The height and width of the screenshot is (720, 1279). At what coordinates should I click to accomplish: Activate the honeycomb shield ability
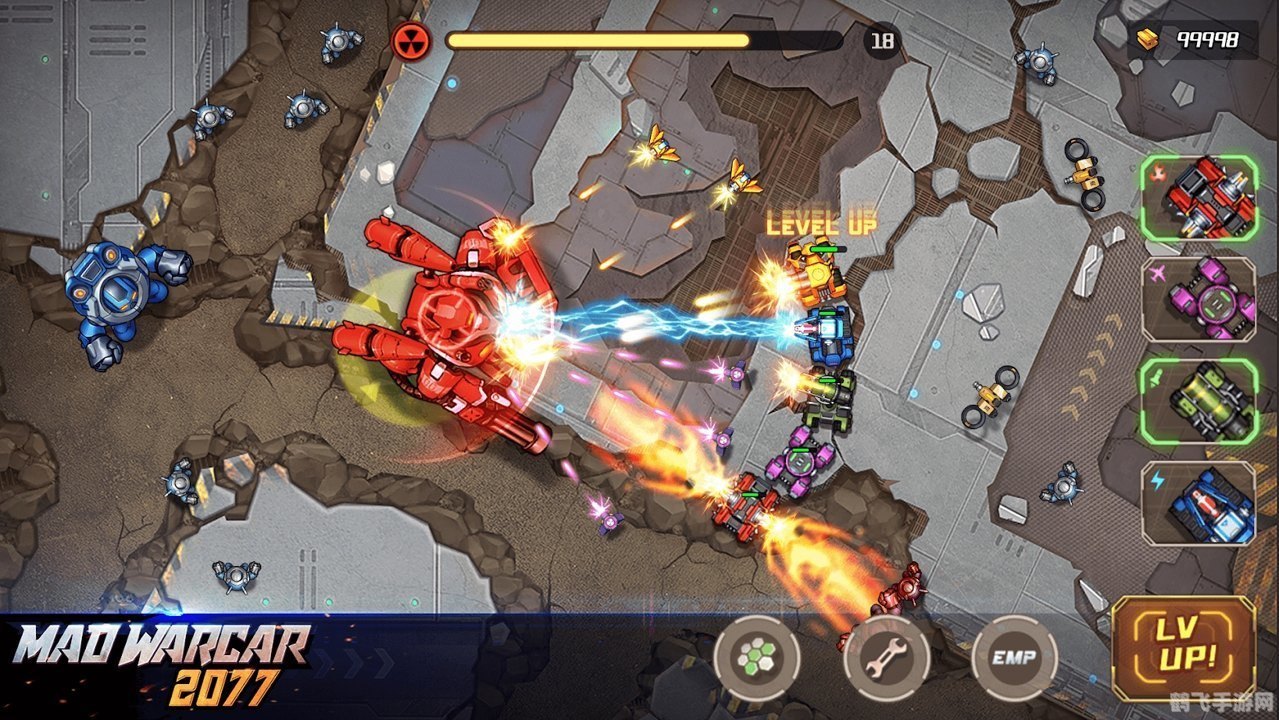[757, 657]
